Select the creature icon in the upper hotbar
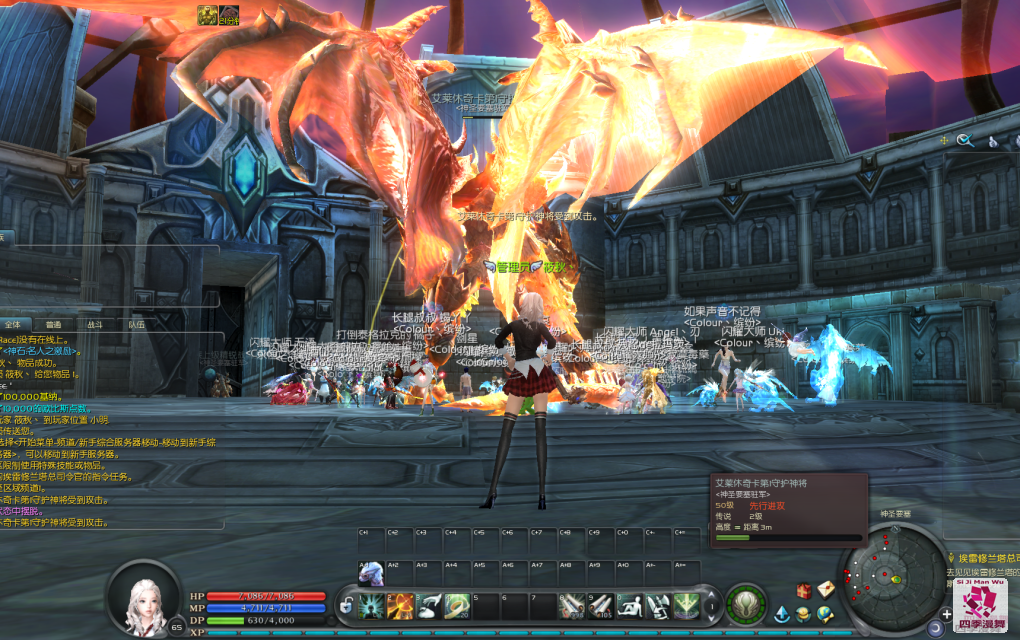 point(371,573)
